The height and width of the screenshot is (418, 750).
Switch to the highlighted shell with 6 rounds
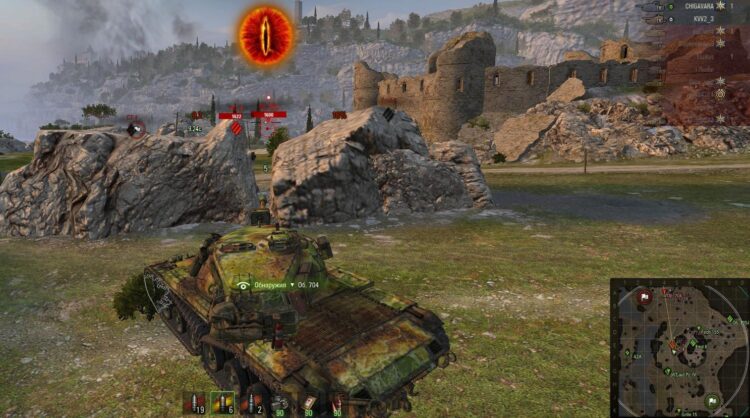click(226, 403)
